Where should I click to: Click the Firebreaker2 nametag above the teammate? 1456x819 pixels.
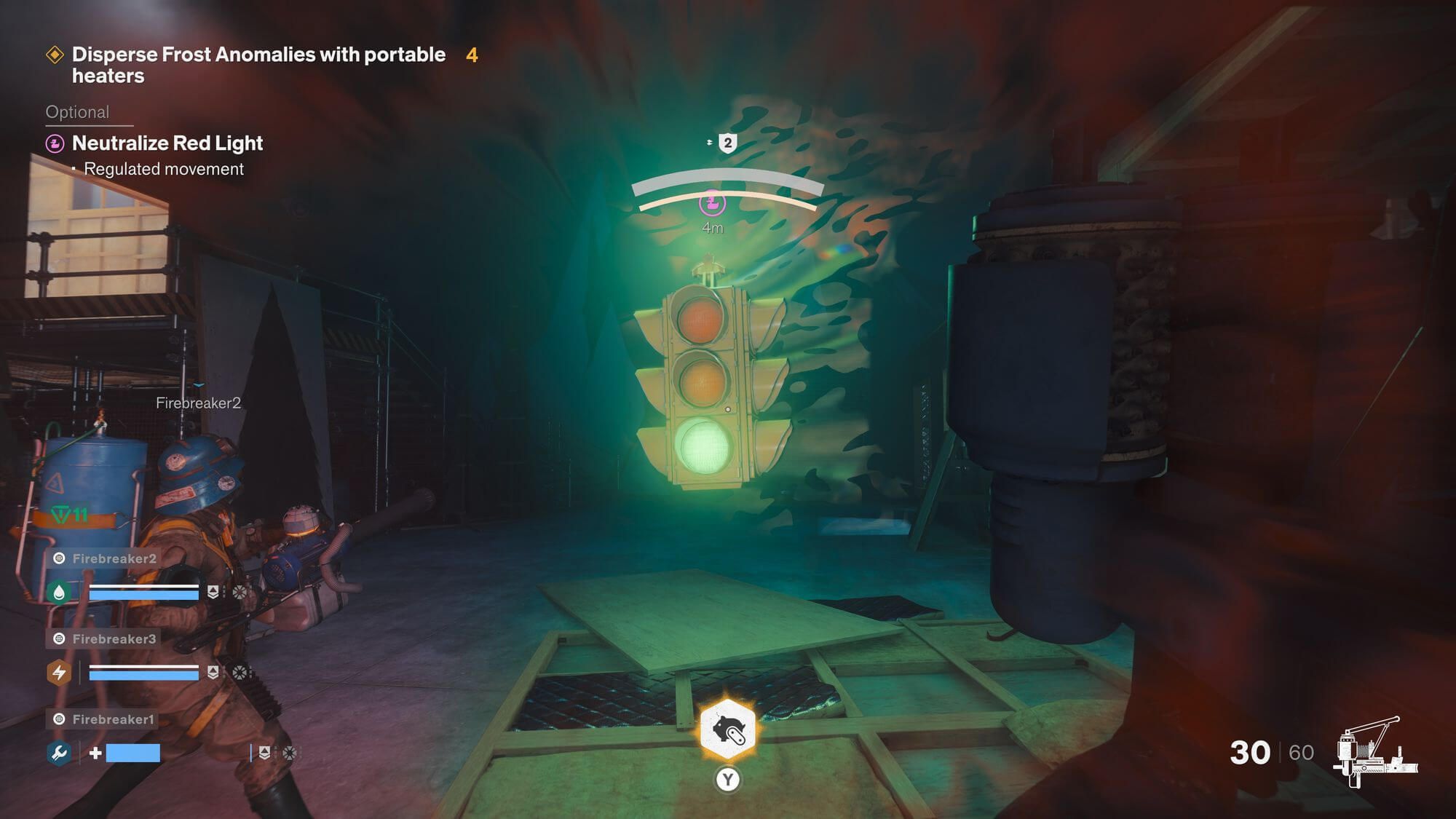click(x=199, y=401)
